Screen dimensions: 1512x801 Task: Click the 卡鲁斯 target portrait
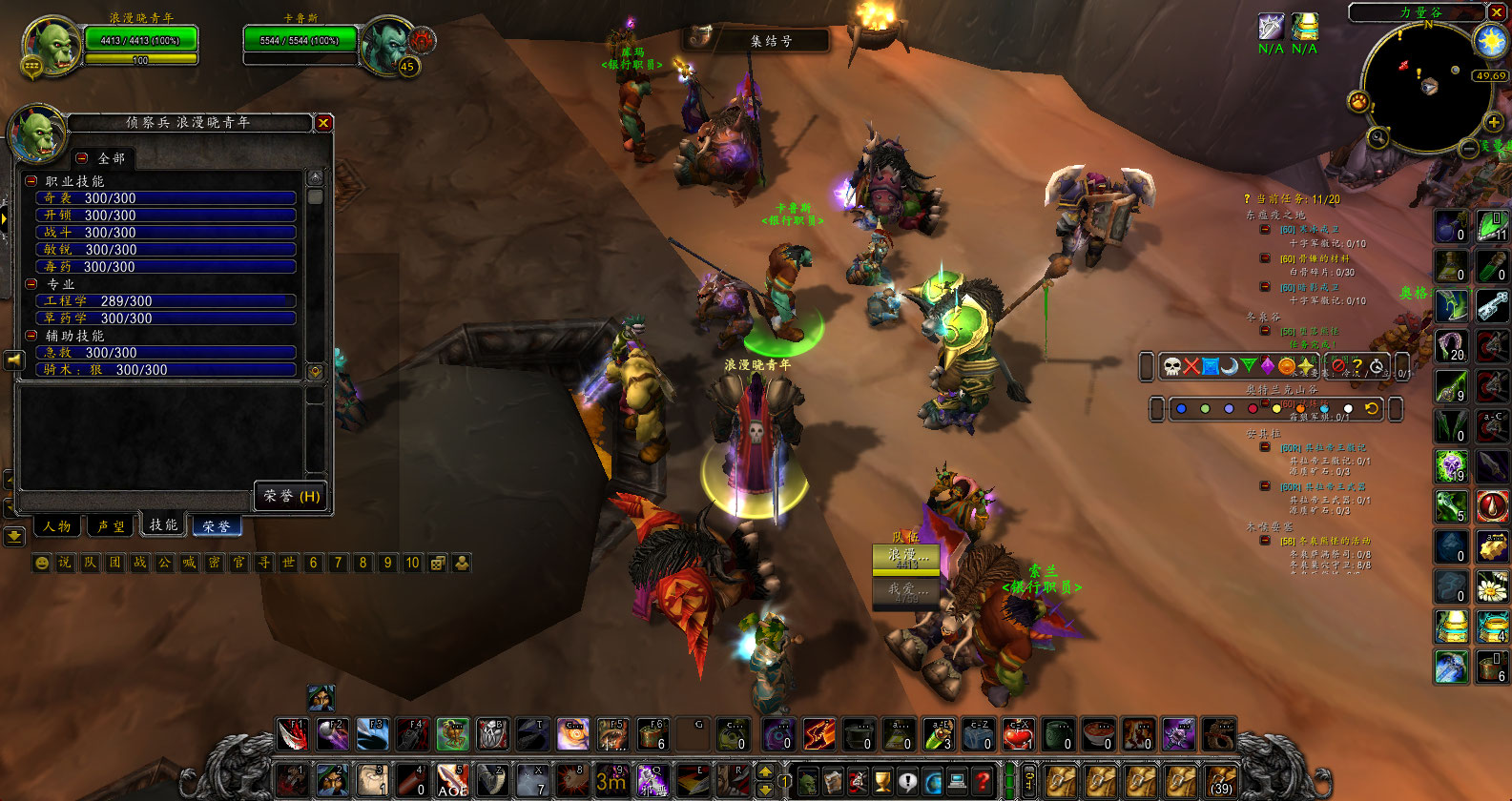[x=388, y=45]
